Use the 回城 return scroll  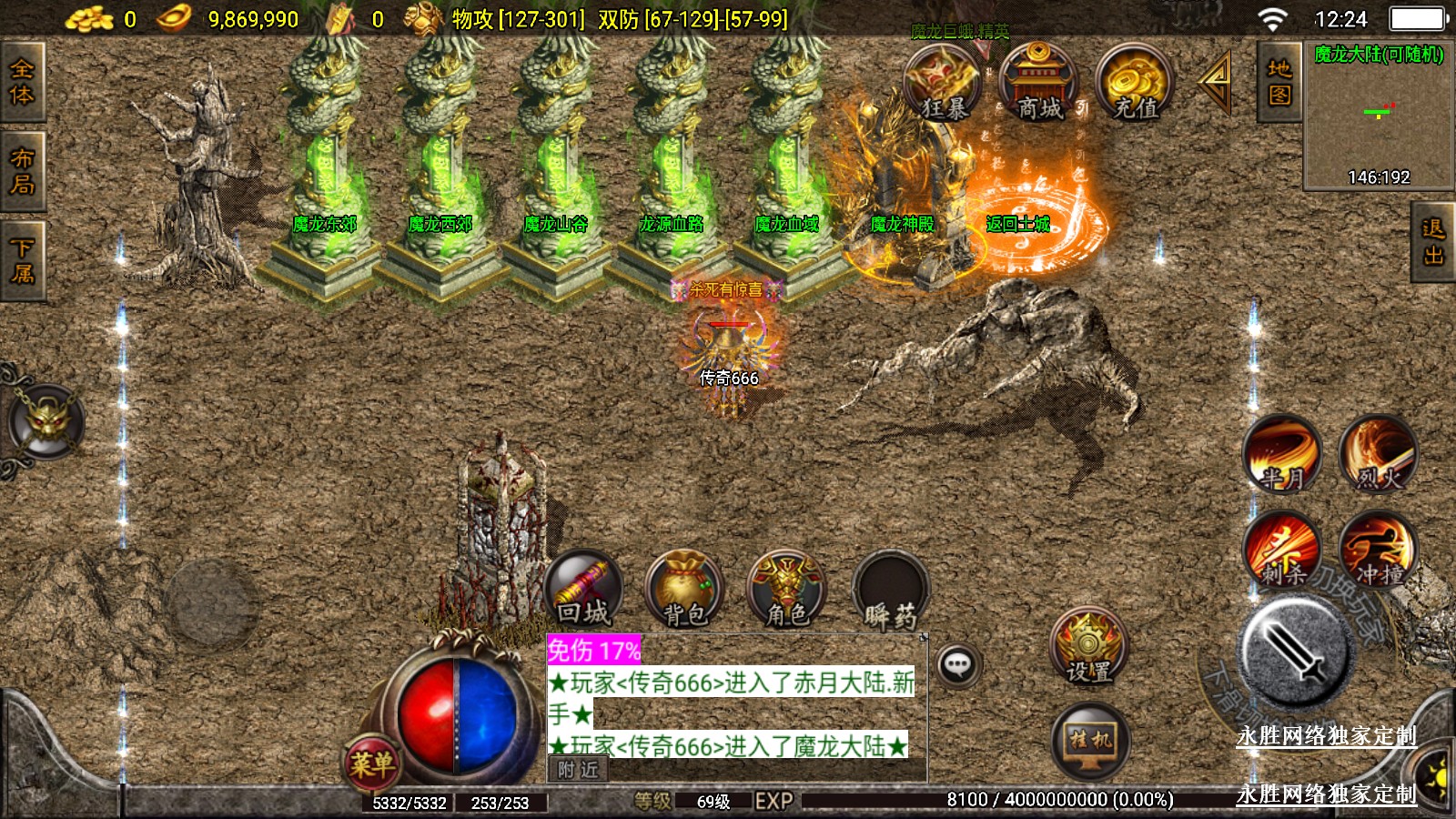585,589
